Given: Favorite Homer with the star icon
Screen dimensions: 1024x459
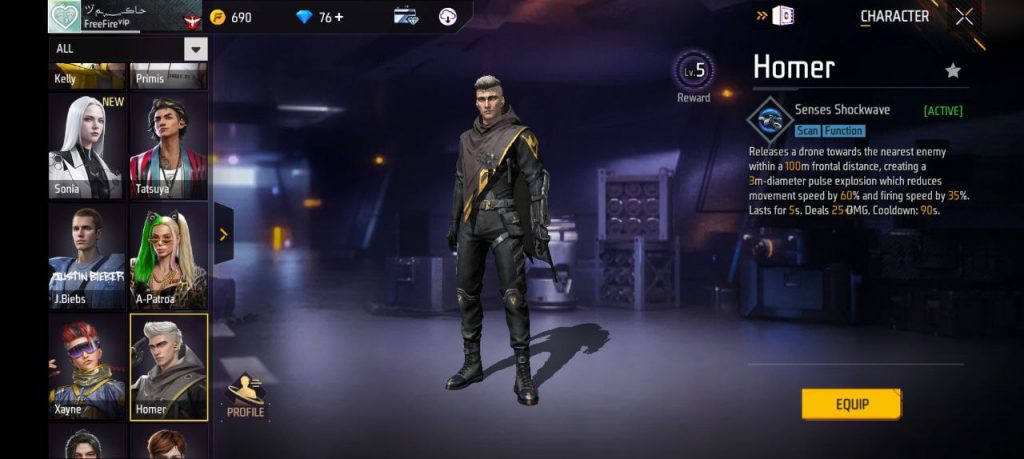Looking at the screenshot, I should pyautogui.click(x=953, y=70).
